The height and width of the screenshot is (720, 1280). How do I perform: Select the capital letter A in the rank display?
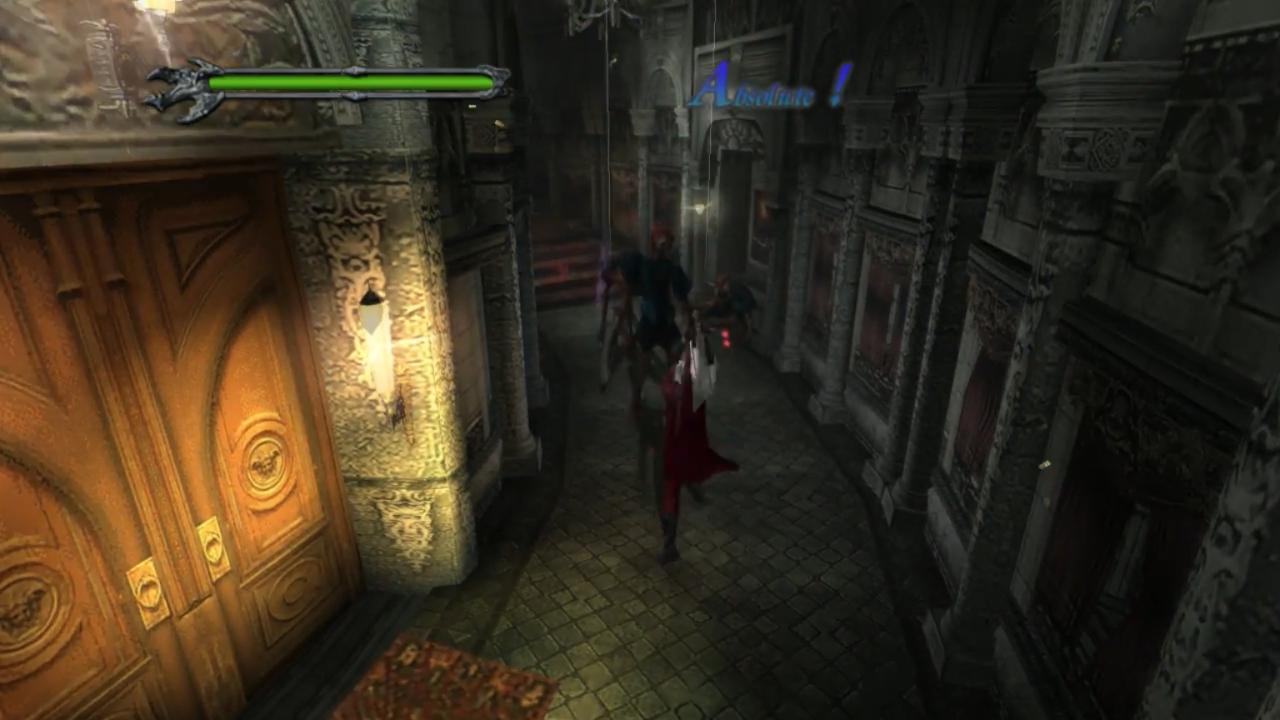point(713,88)
